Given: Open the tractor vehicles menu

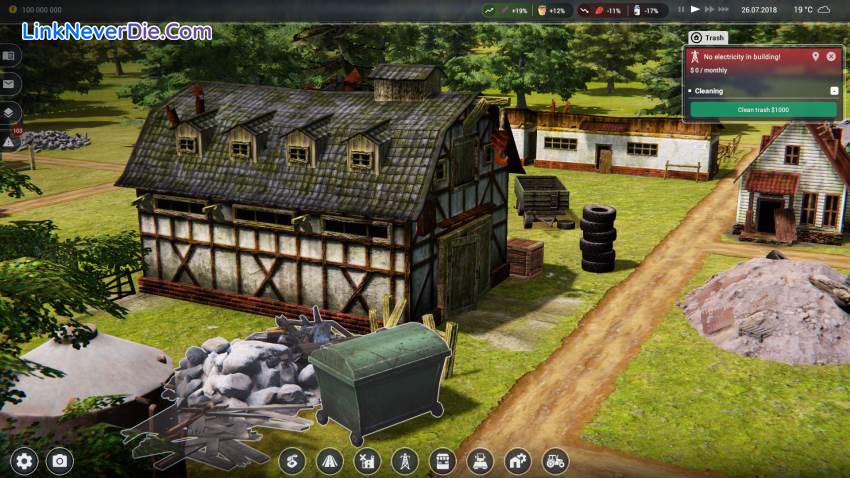Looking at the screenshot, I should (x=554, y=461).
